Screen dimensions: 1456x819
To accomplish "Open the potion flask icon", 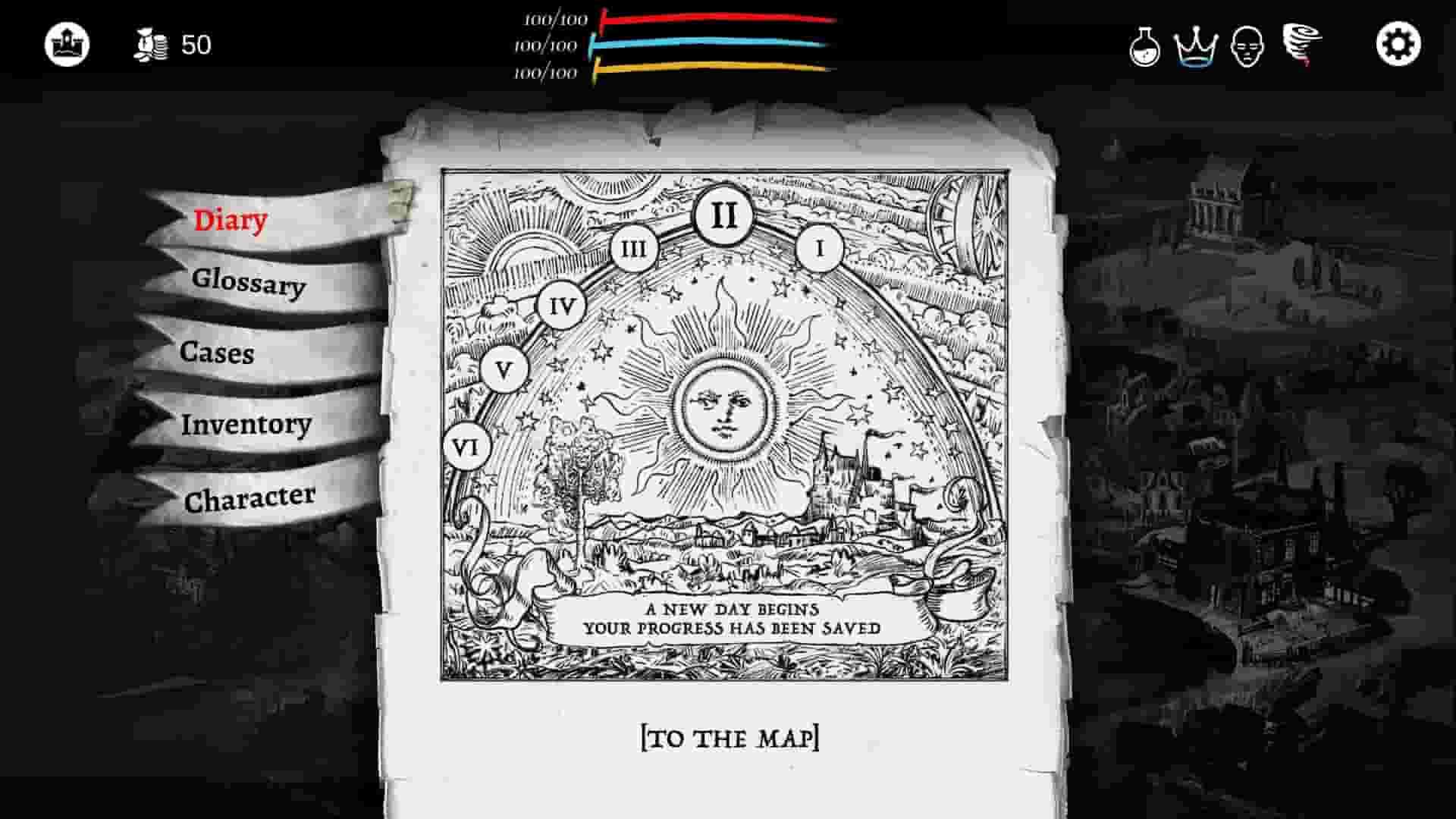I will (x=1144, y=47).
